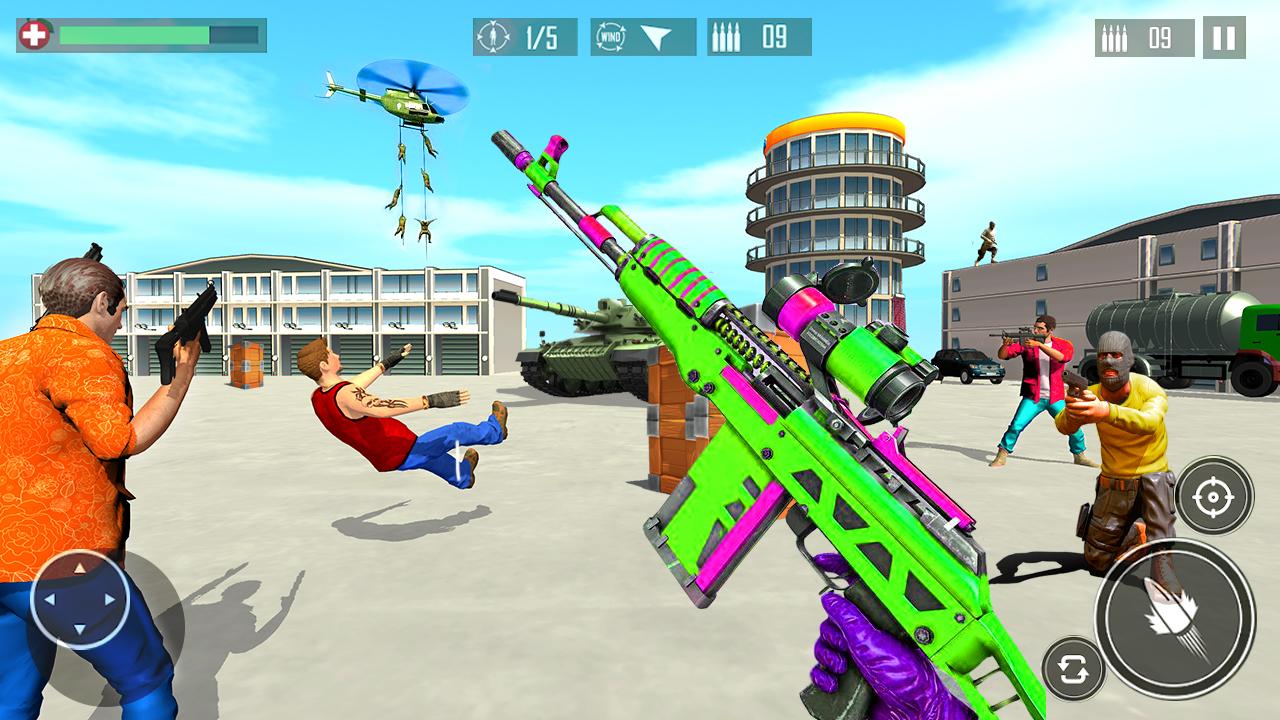
Task: Tap the bullet magazine counter showing 09
Action: pos(762,35)
